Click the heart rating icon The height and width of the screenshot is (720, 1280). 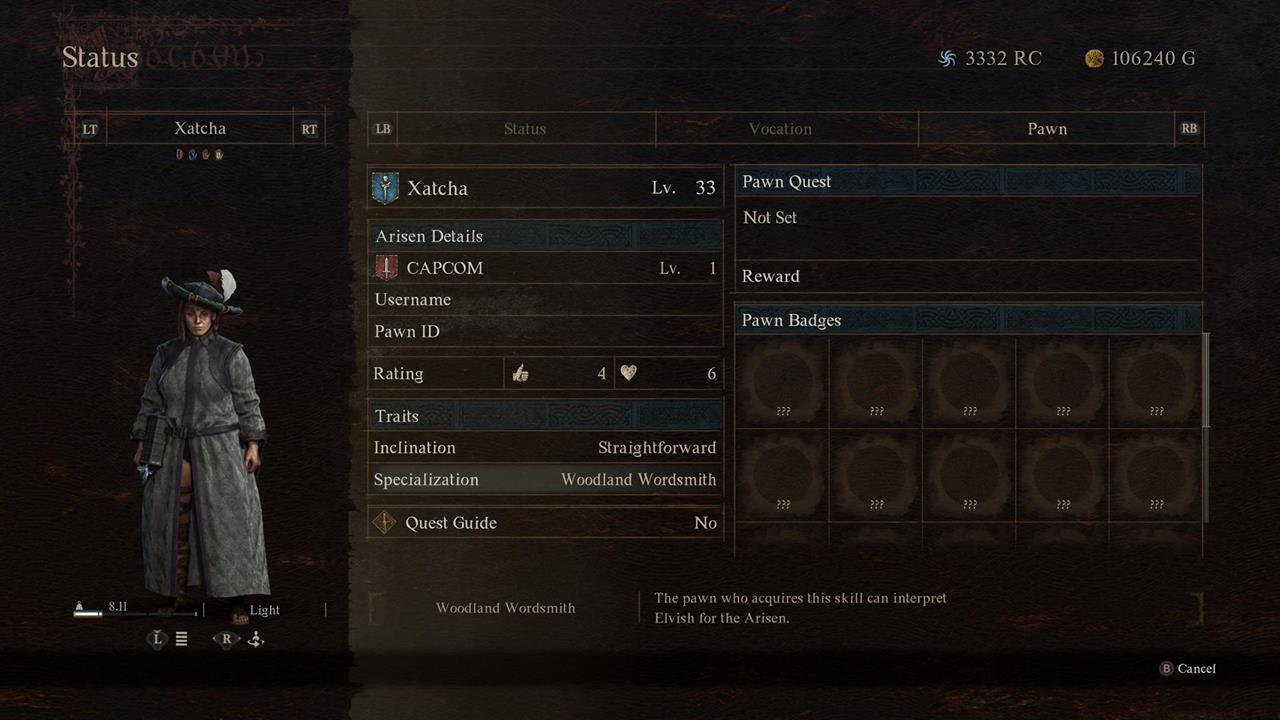coord(630,372)
